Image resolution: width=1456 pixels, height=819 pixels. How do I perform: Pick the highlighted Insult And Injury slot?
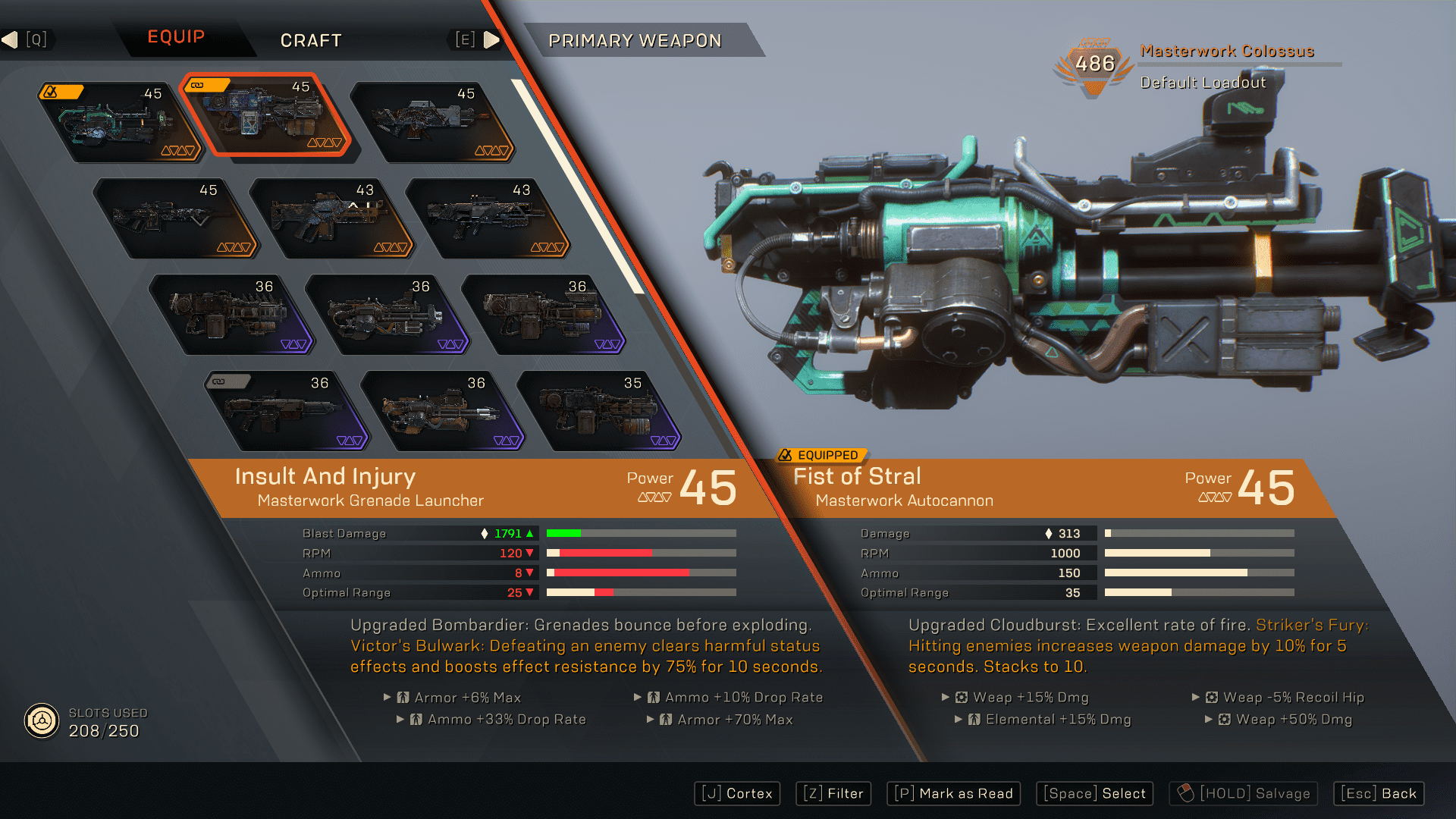[265, 116]
